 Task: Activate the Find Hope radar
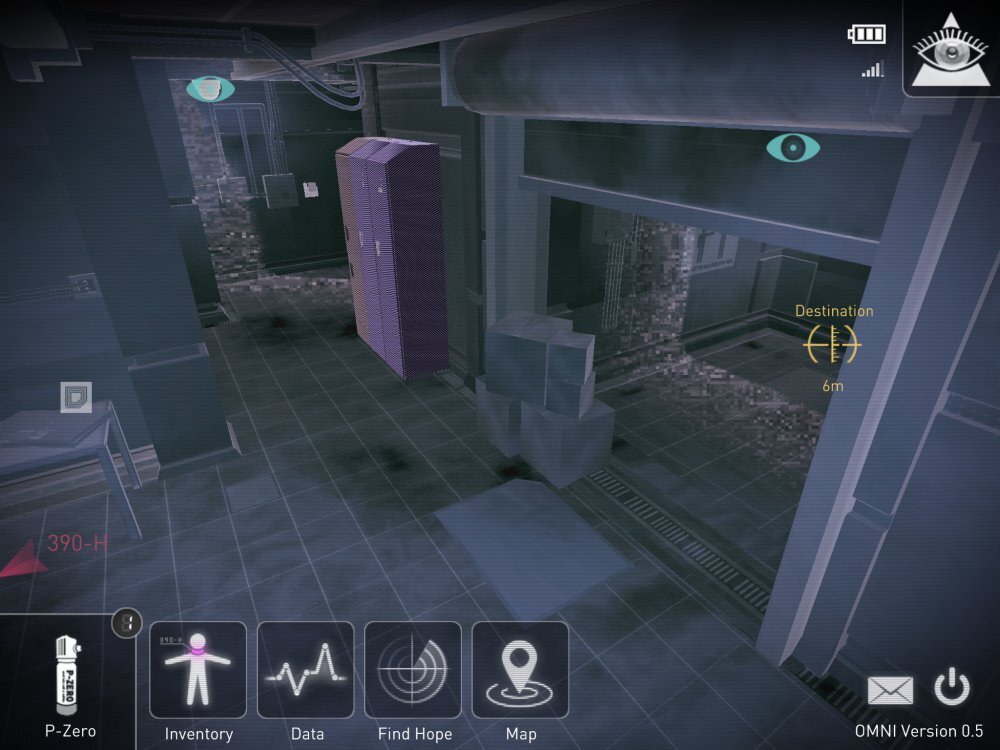coord(413,670)
